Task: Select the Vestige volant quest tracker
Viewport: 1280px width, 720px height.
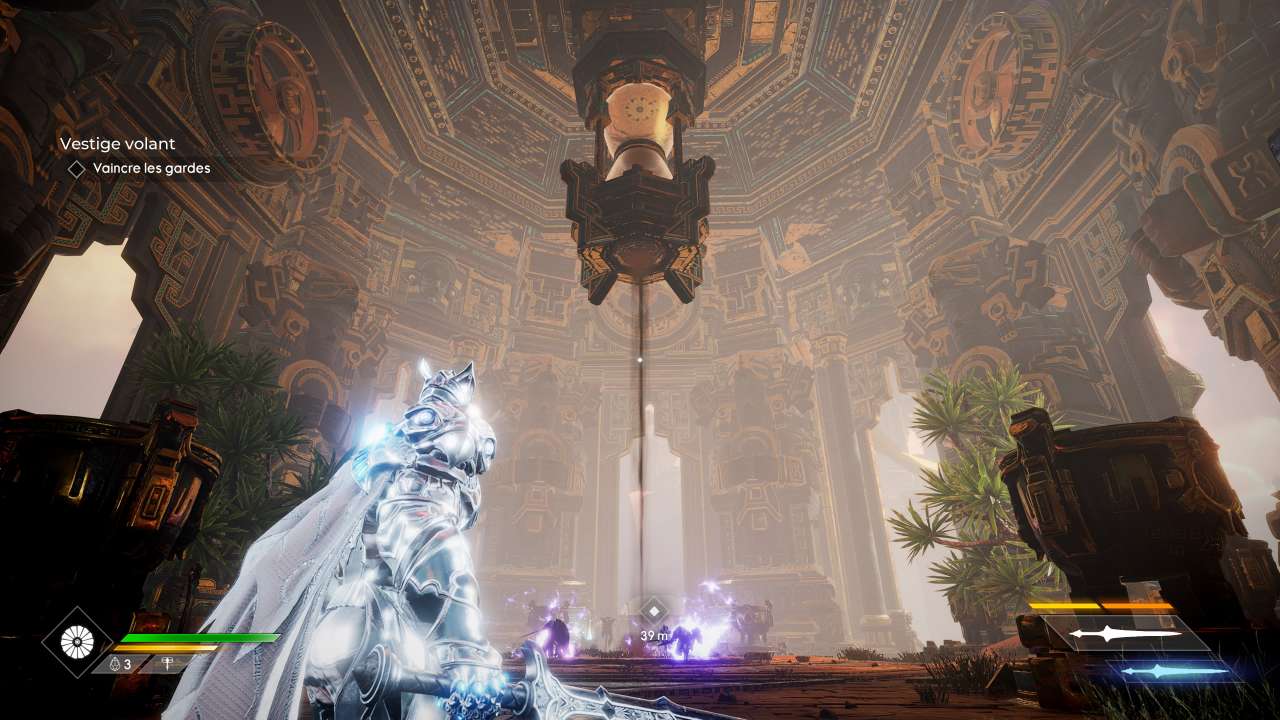Action: tap(117, 144)
